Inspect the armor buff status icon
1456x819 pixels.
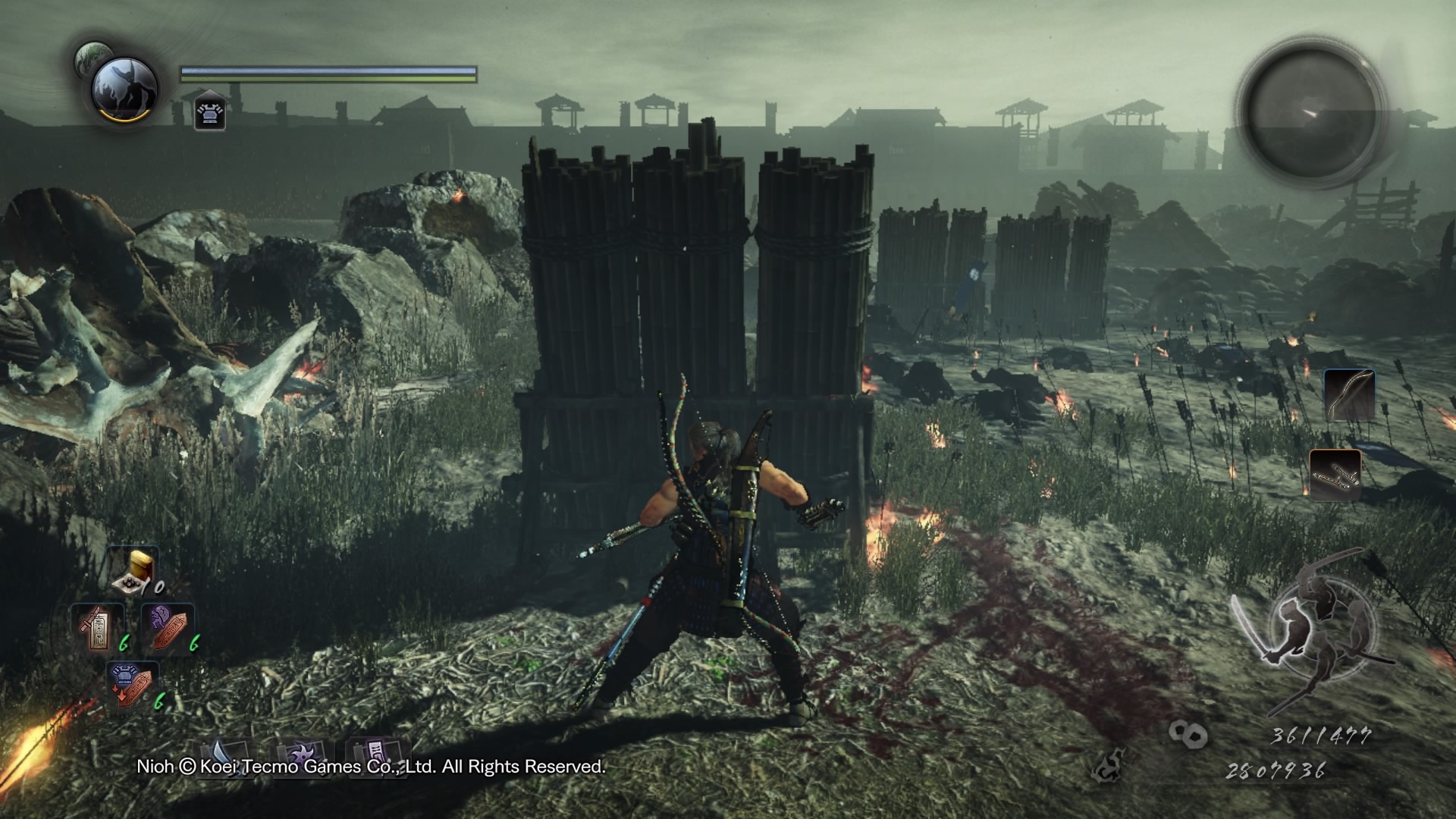[209, 114]
